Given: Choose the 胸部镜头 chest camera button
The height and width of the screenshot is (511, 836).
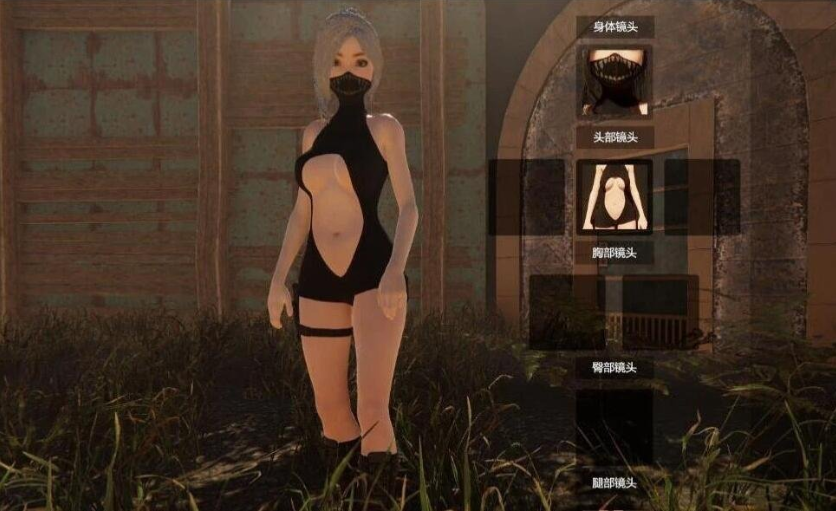Looking at the screenshot, I should click(x=614, y=252).
